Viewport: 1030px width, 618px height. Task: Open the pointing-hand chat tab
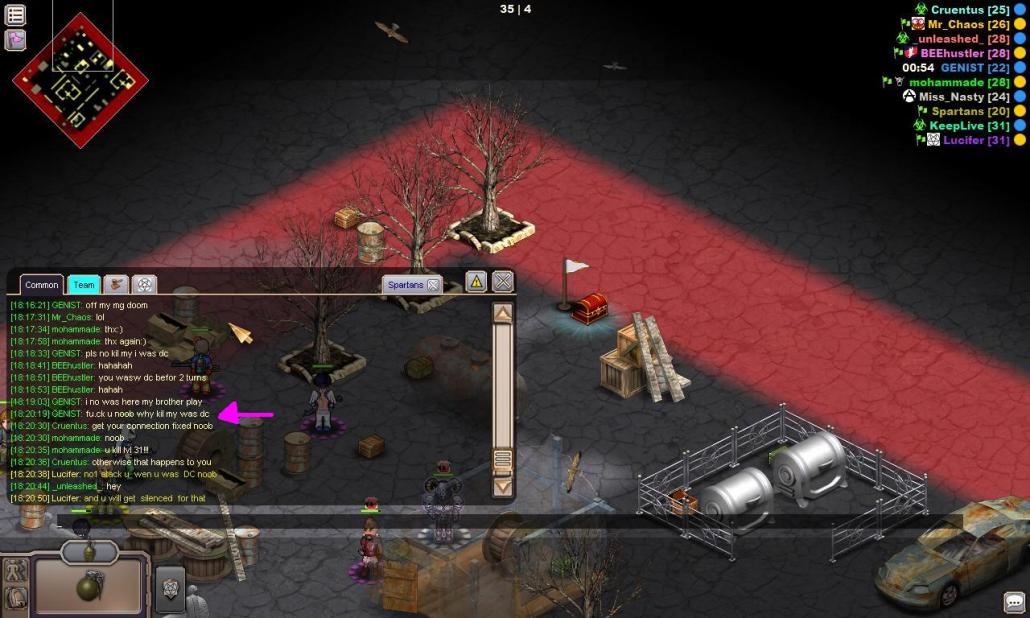tap(115, 285)
